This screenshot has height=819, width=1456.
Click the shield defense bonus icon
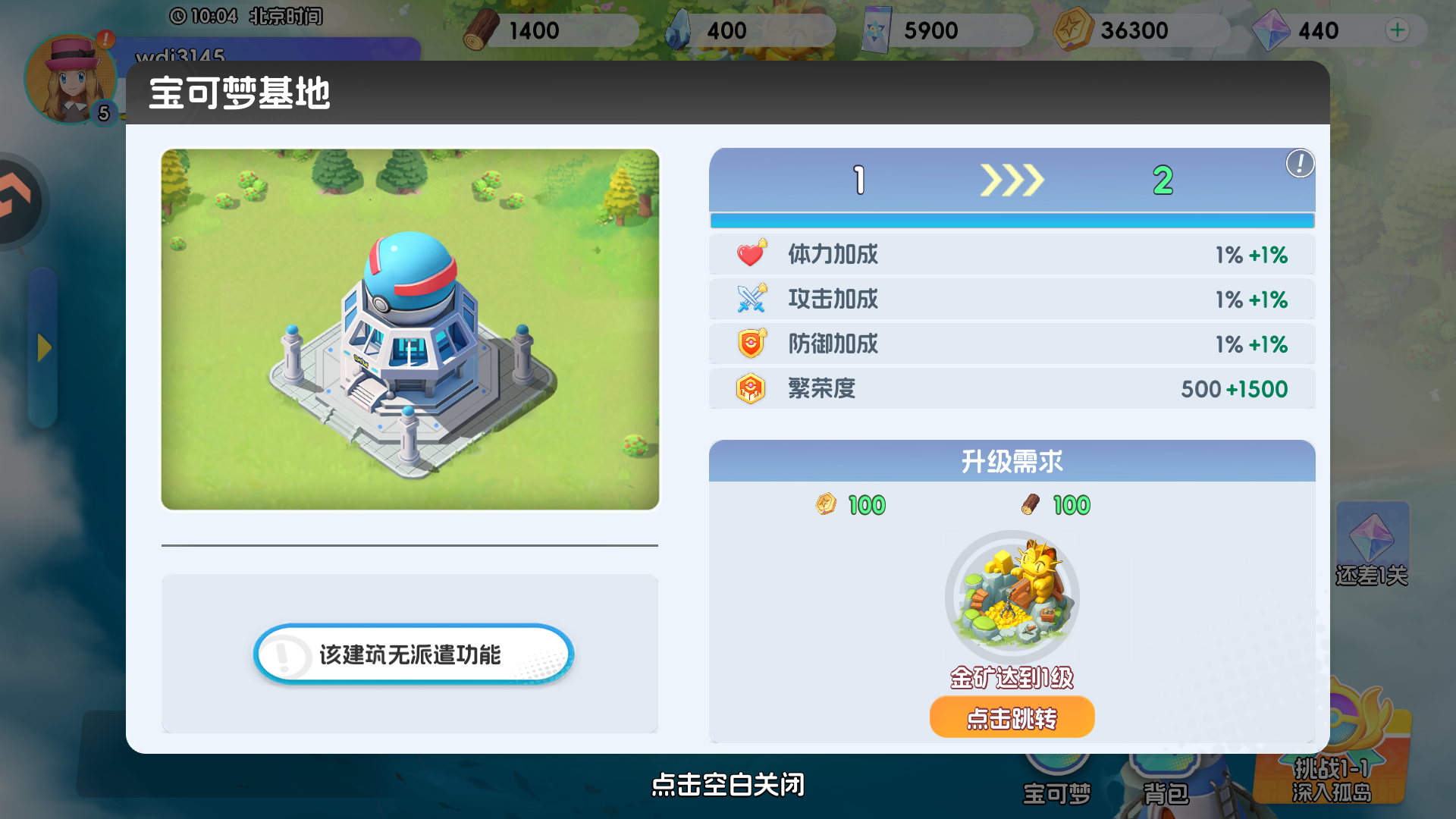click(751, 343)
